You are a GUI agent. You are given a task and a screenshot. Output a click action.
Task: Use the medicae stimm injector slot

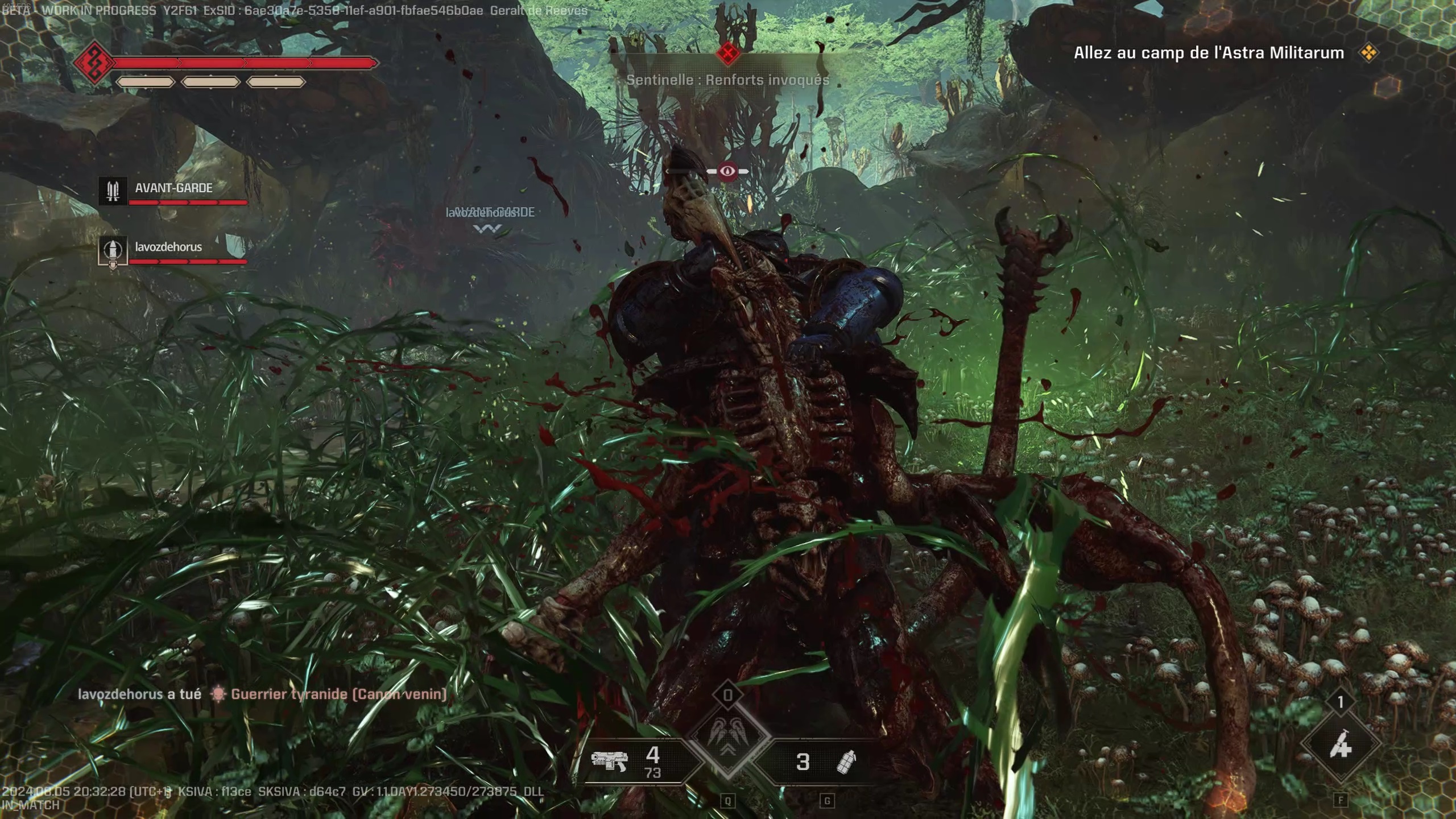1341,743
